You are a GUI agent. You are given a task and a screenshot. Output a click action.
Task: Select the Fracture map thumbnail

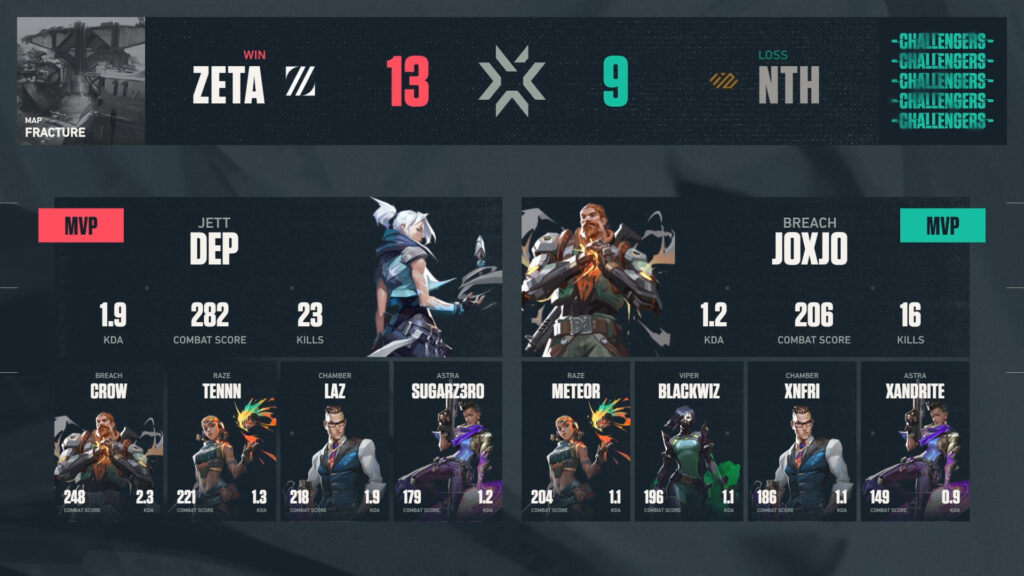[82, 81]
